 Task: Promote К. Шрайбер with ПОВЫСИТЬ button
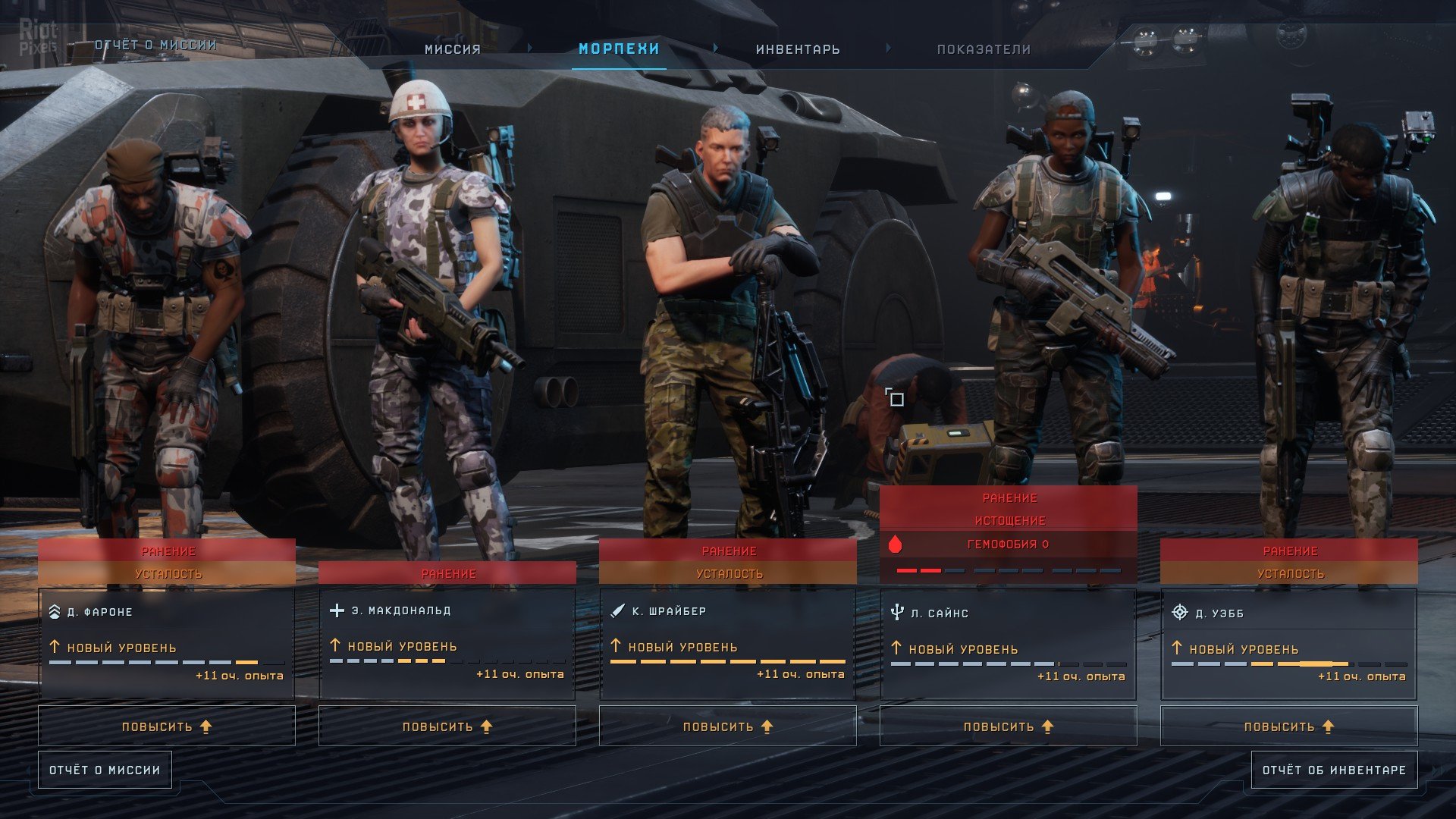[x=728, y=726]
